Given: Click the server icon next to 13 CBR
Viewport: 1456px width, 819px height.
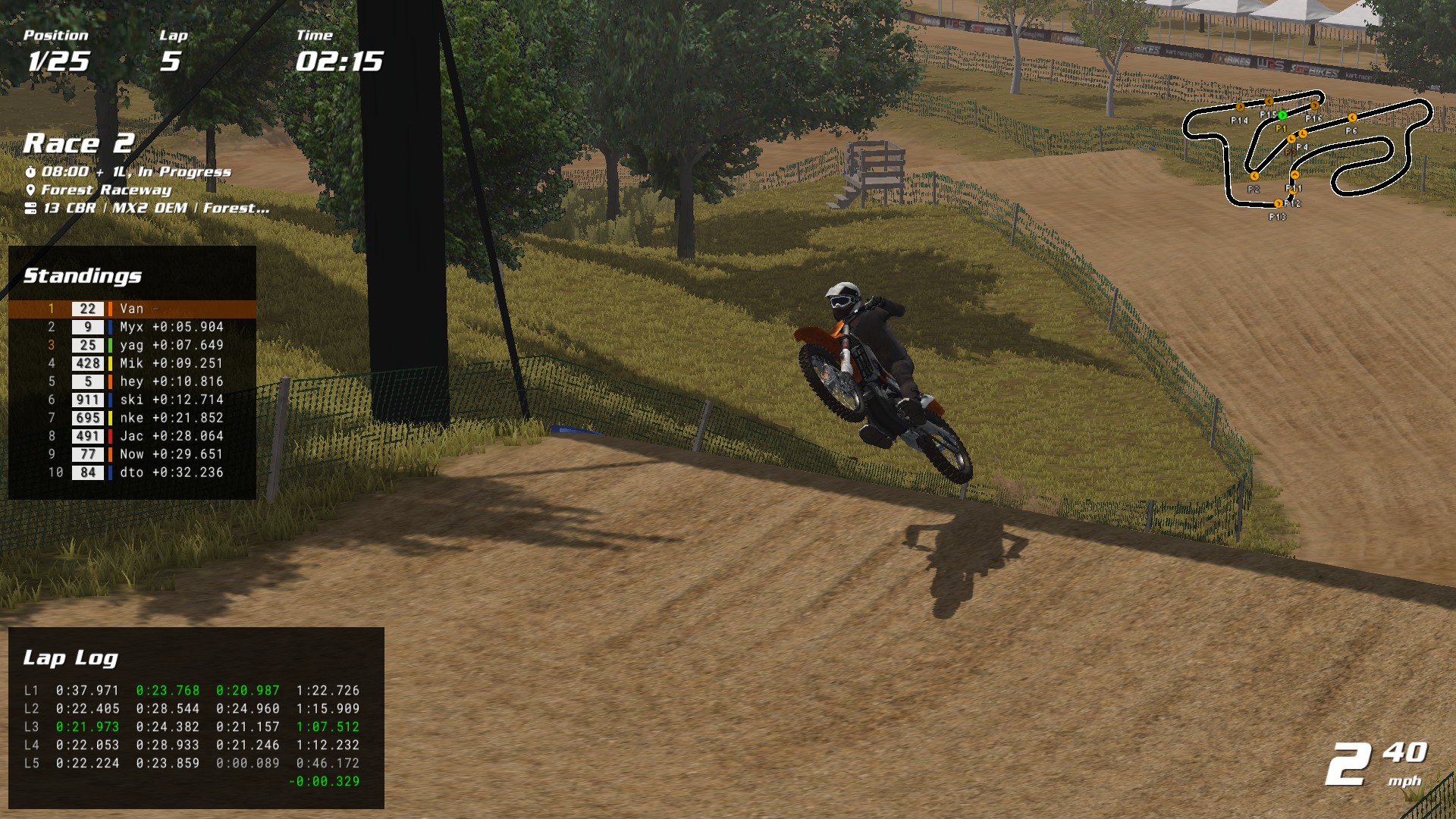Looking at the screenshot, I should pyautogui.click(x=30, y=207).
